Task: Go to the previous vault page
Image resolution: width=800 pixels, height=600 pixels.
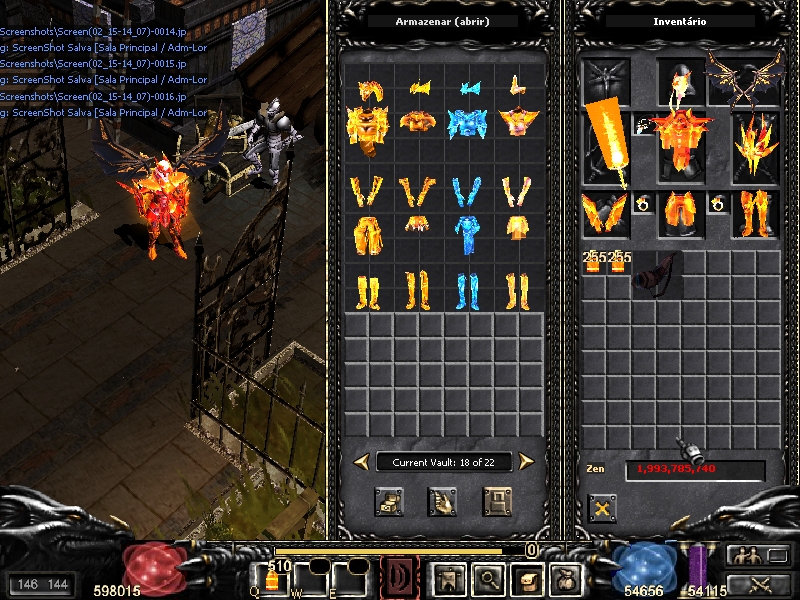Action: tap(361, 461)
